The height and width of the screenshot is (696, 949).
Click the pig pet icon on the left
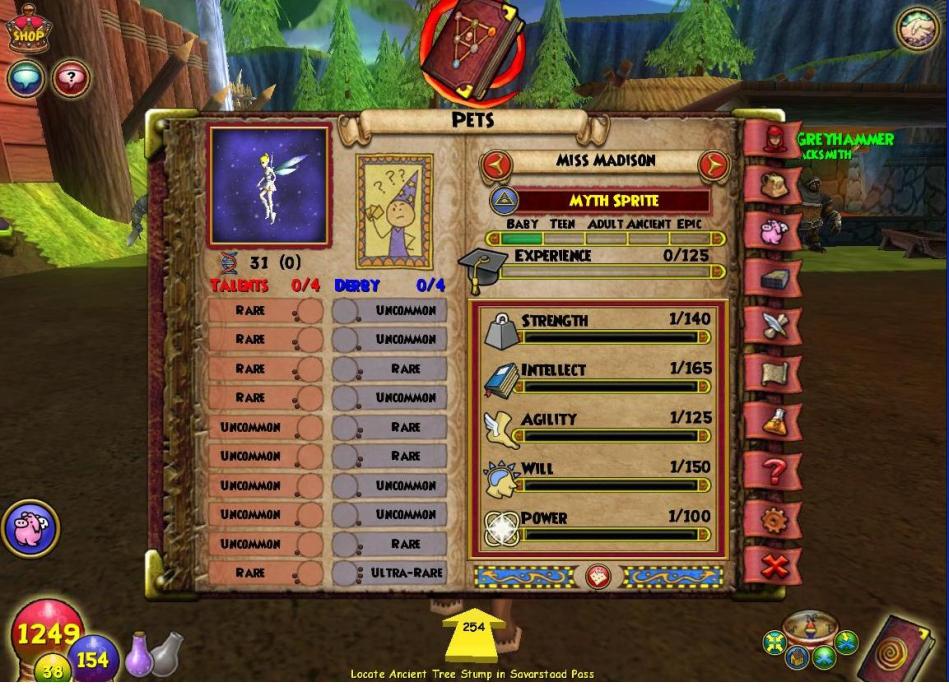pos(30,528)
